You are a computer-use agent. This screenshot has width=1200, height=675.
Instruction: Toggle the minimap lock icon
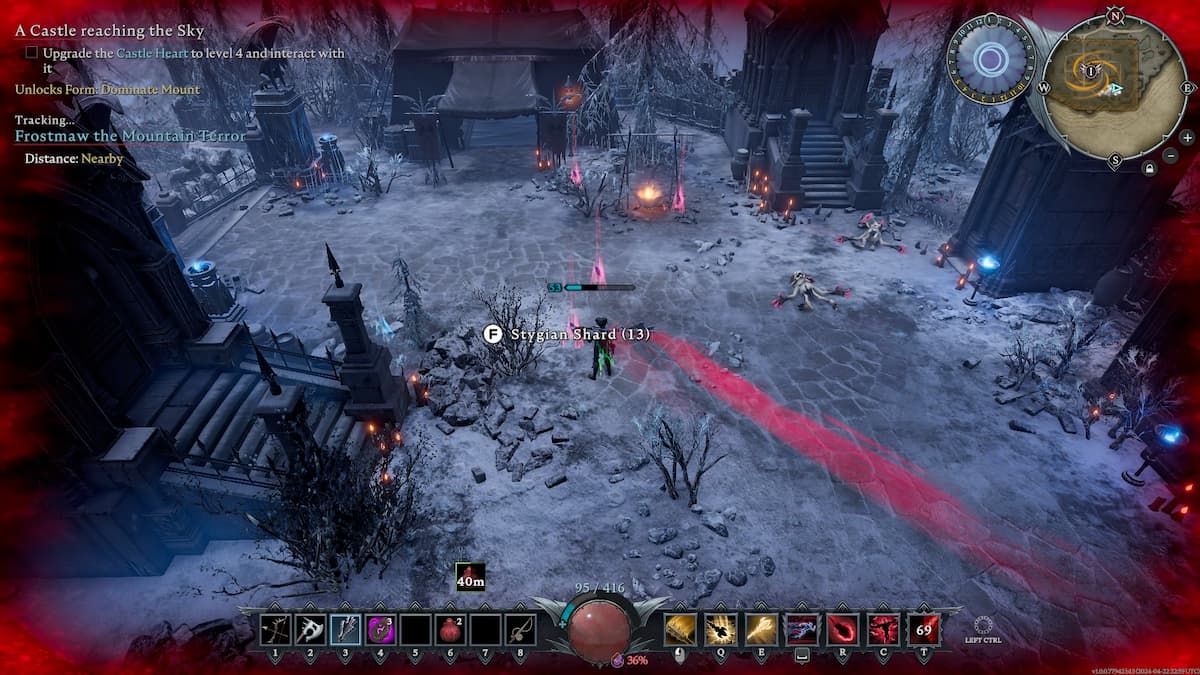1151,169
